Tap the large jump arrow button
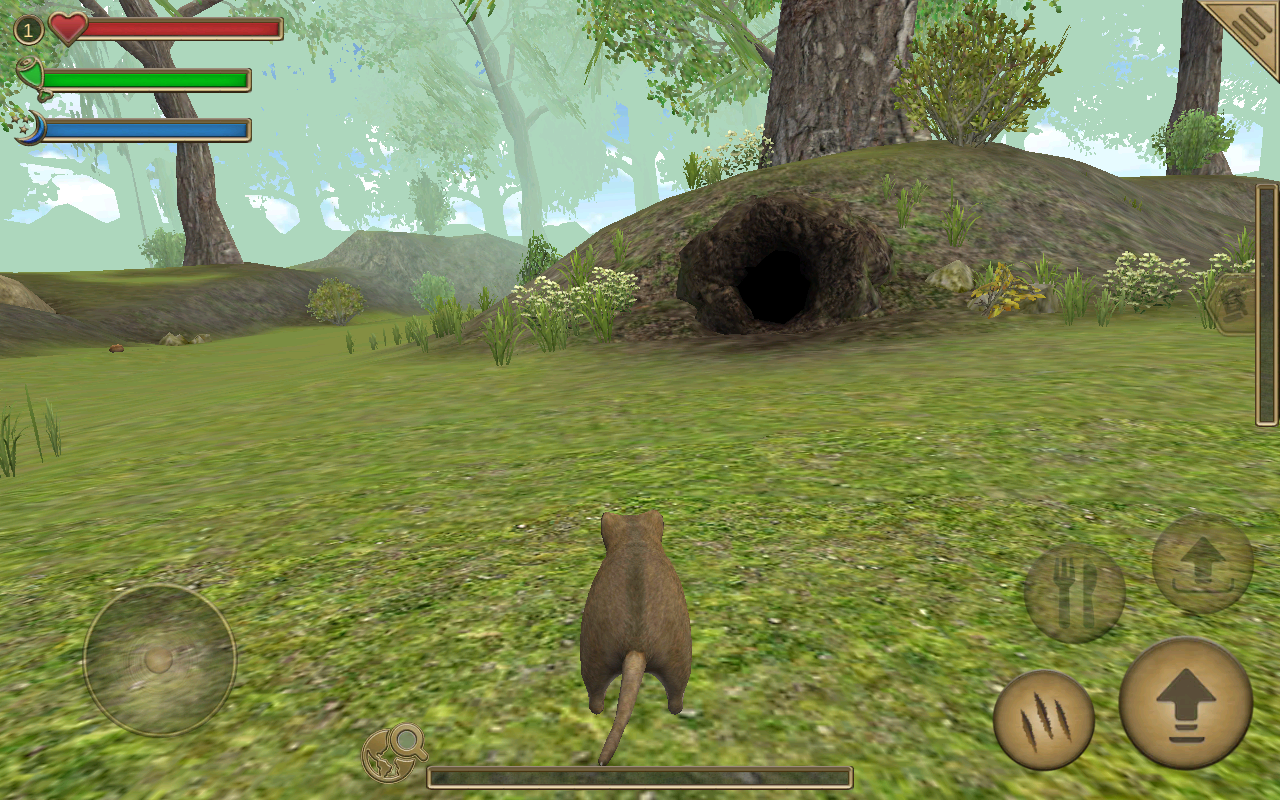1280x800 pixels. tap(1185, 703)
